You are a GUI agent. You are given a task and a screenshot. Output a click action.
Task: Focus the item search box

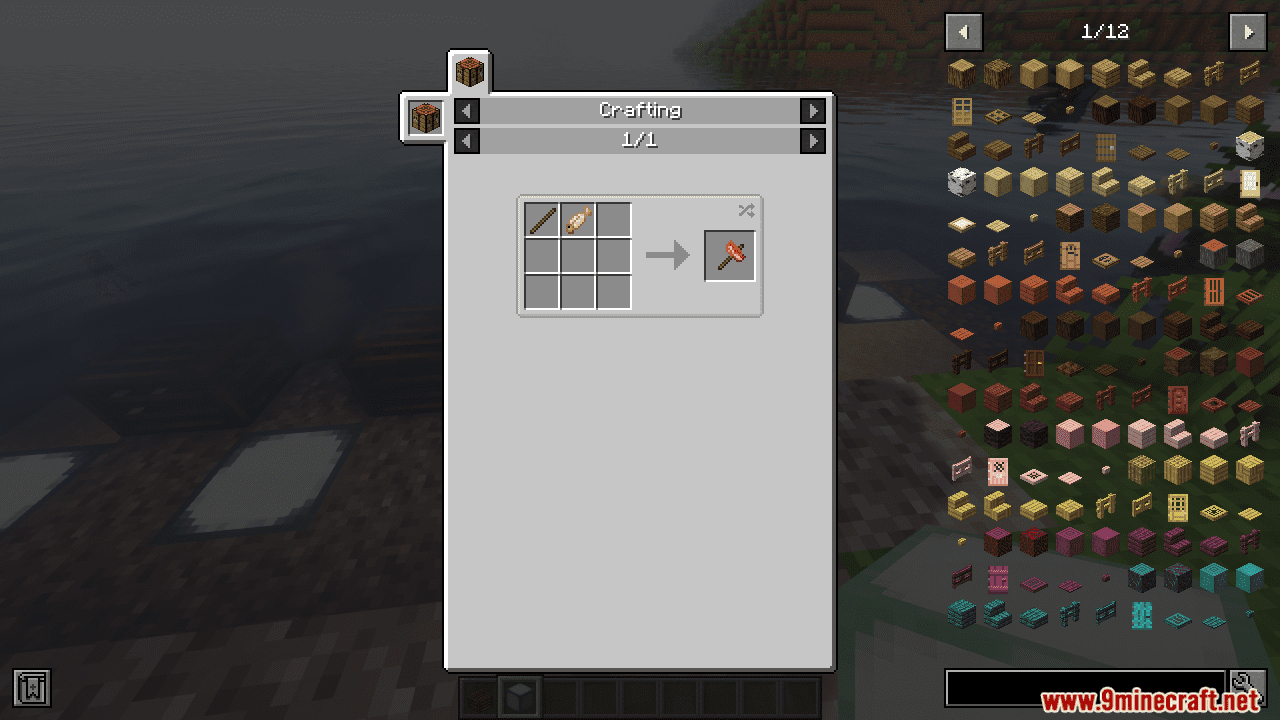click(x=1085, y=687)
